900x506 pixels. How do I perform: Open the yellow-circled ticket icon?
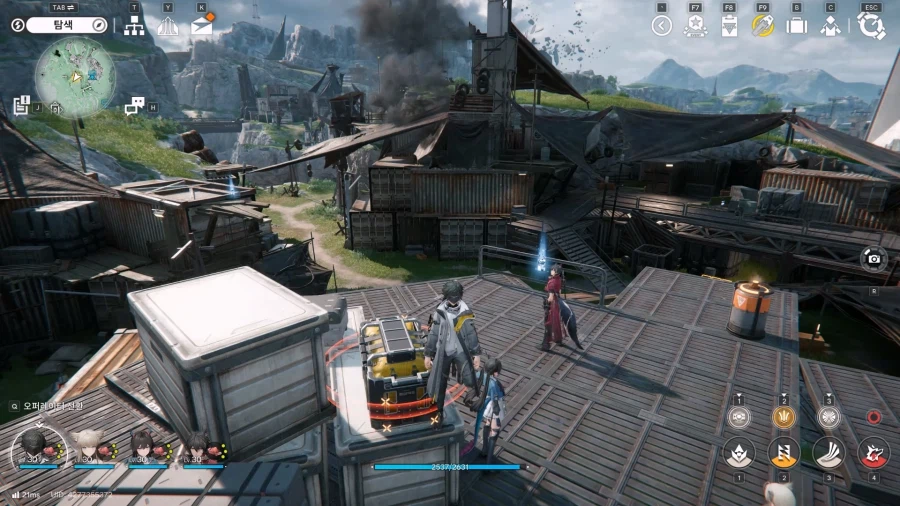pyautogui.click(x=763, y=26)
